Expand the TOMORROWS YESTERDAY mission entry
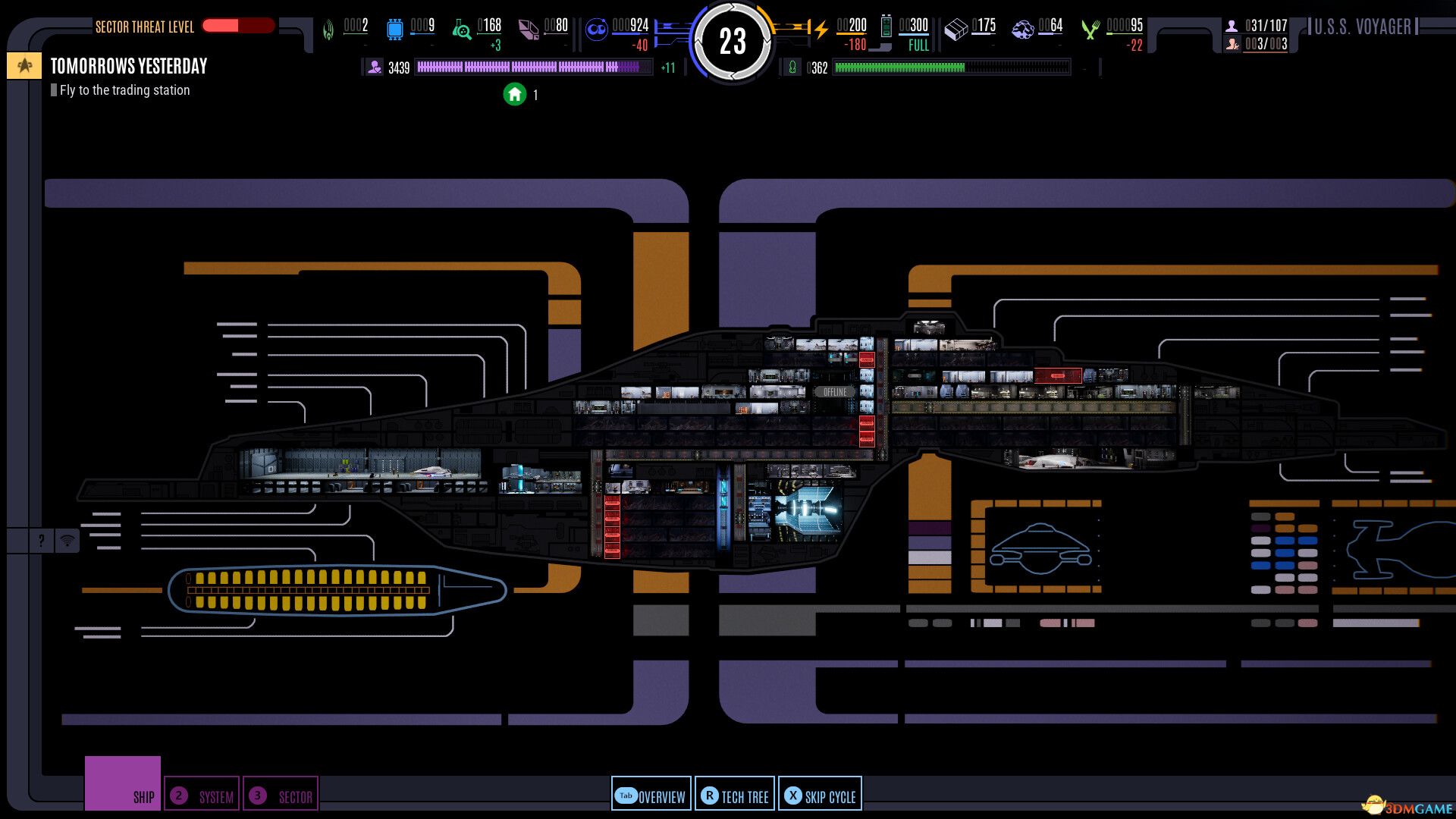This screenshot has height=819, width=1456. click(x=127, y=66)
